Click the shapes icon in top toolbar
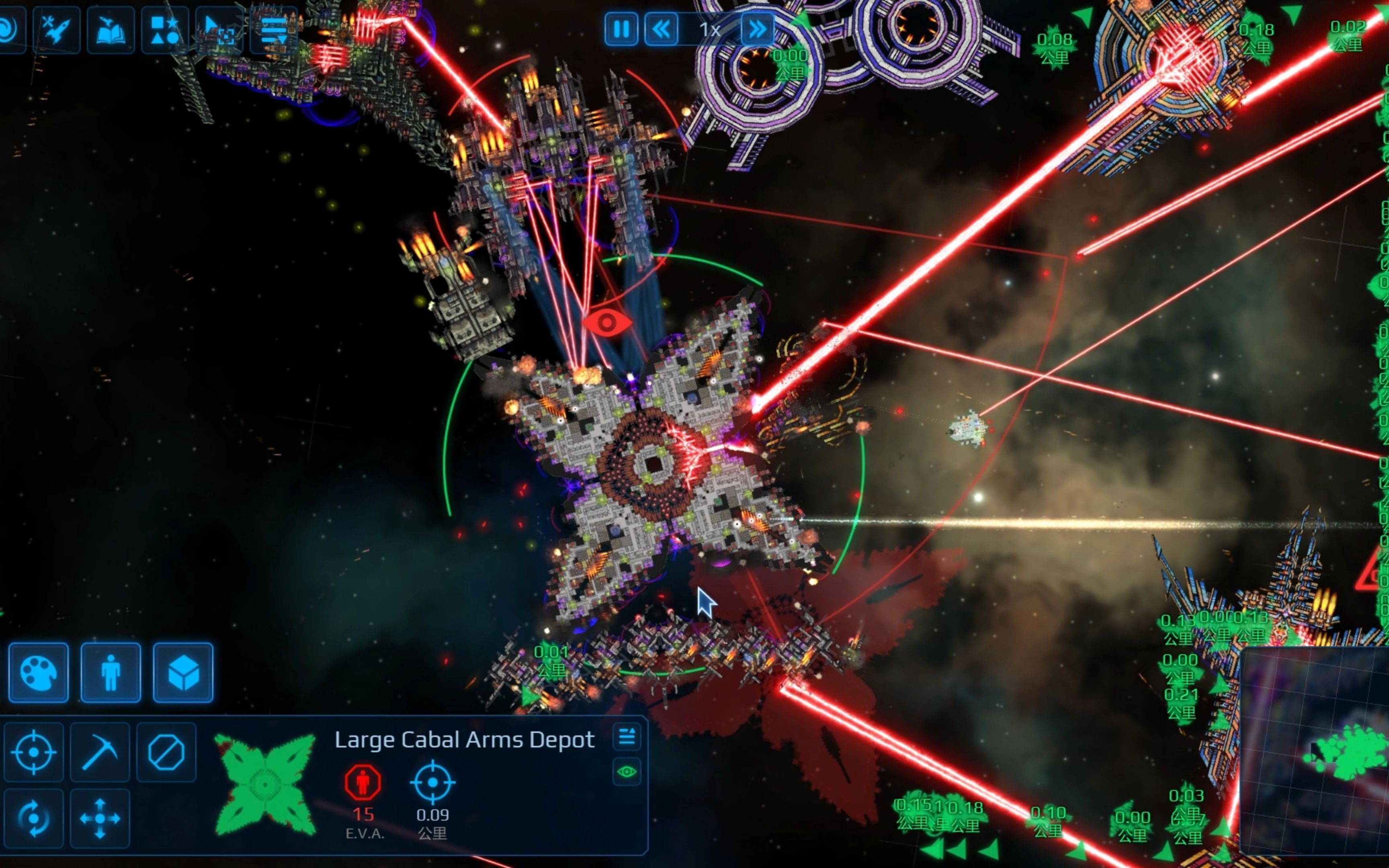 165,30
